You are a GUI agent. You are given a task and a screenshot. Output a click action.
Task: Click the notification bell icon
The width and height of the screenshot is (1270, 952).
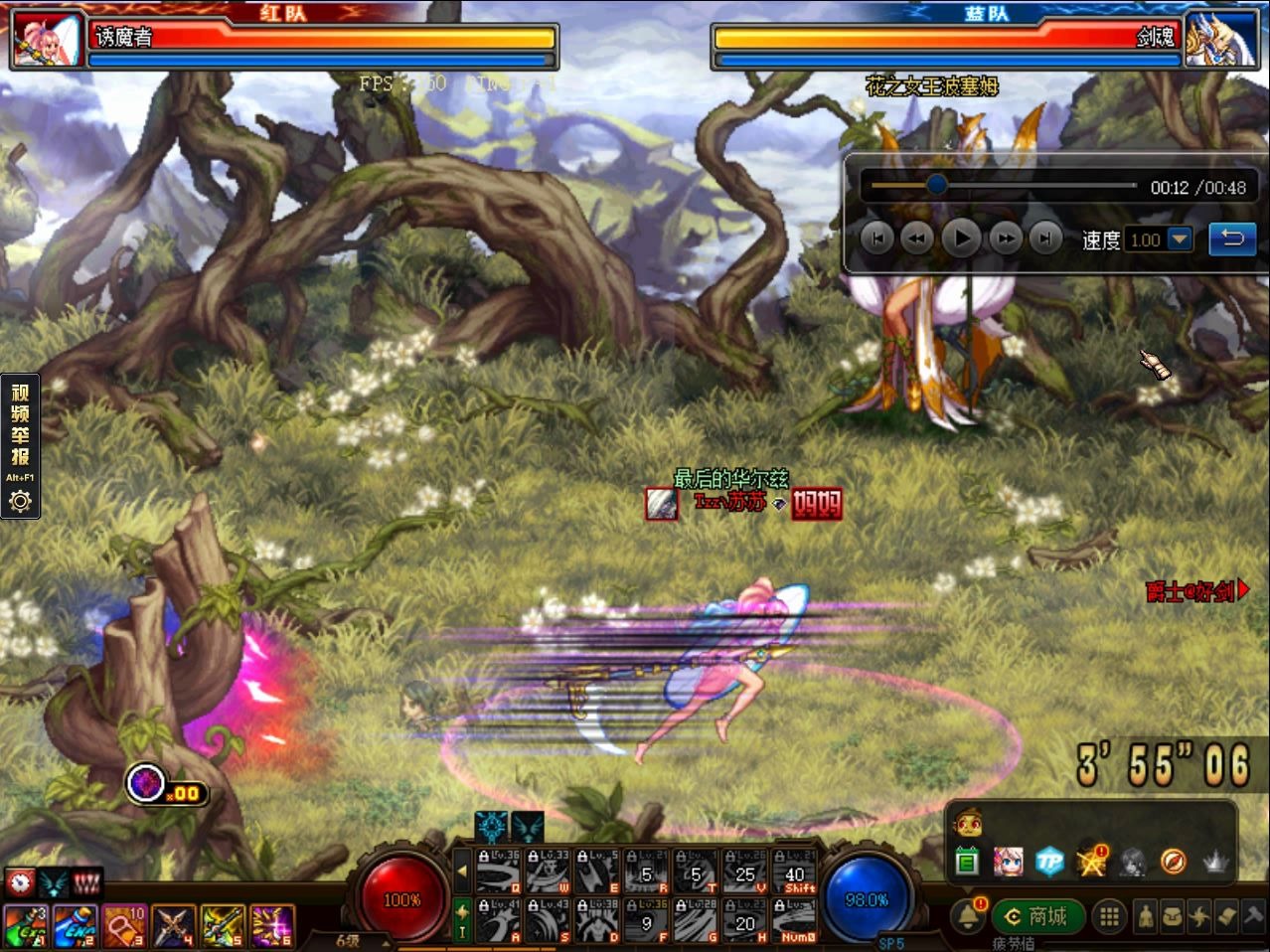coord(967,916)
